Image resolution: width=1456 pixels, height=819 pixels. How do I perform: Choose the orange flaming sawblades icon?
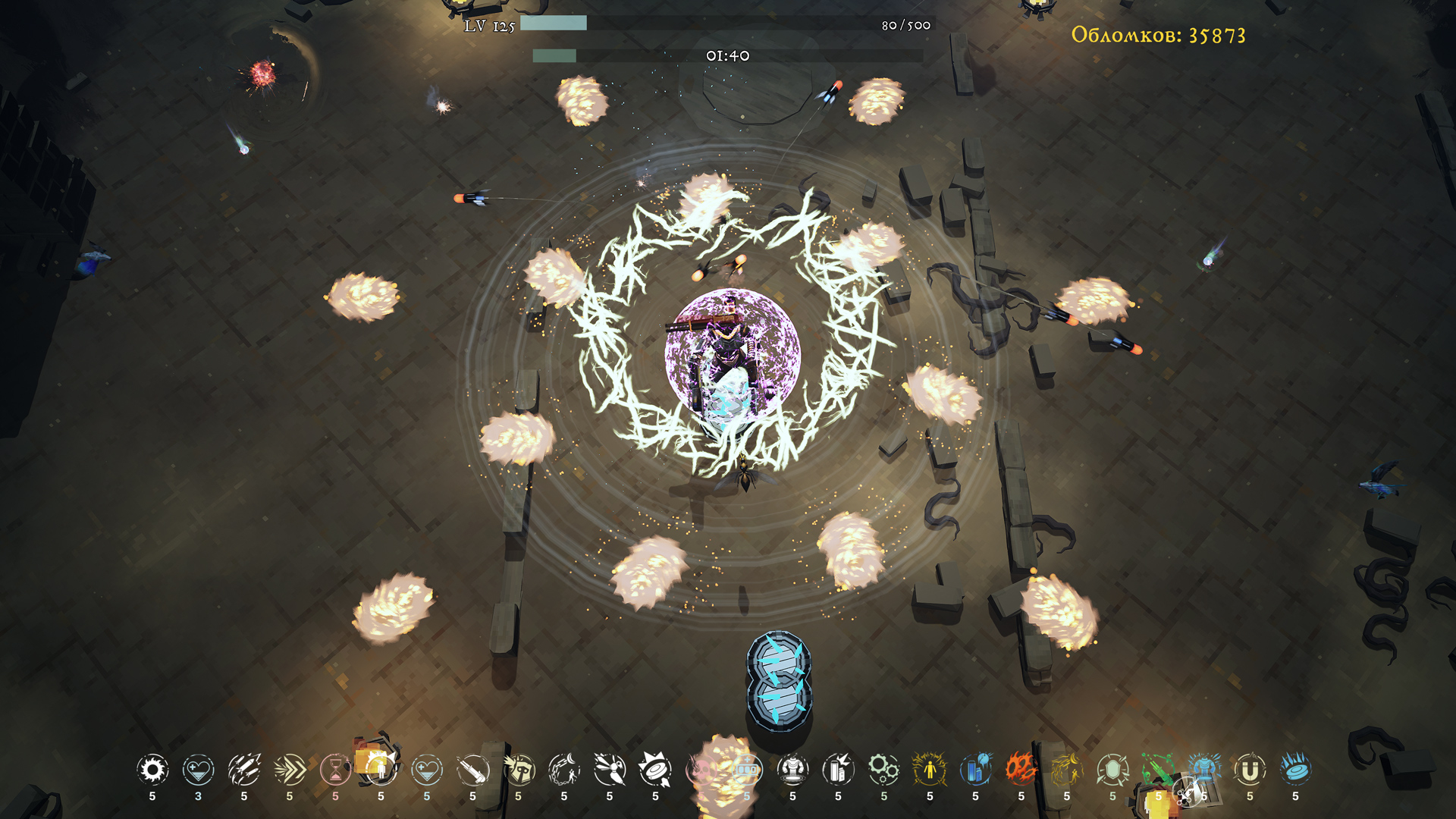1021,769
